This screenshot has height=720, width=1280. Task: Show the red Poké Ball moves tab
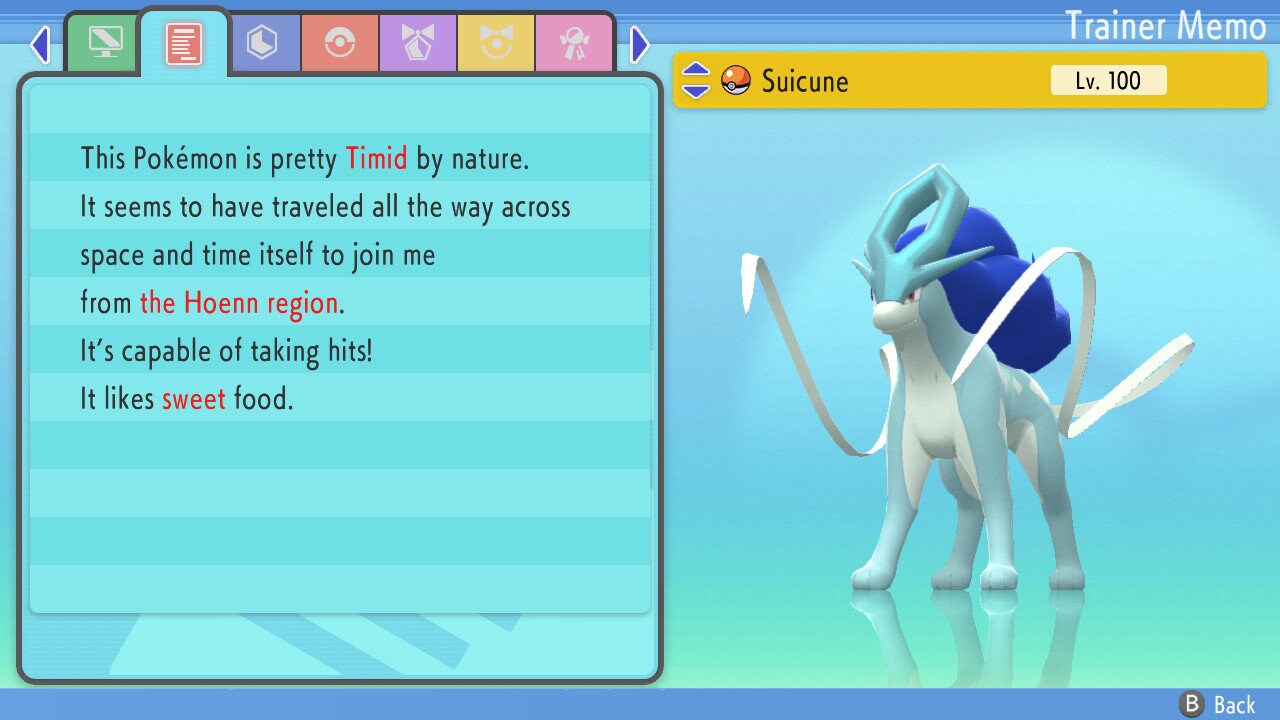pos(340,43)
